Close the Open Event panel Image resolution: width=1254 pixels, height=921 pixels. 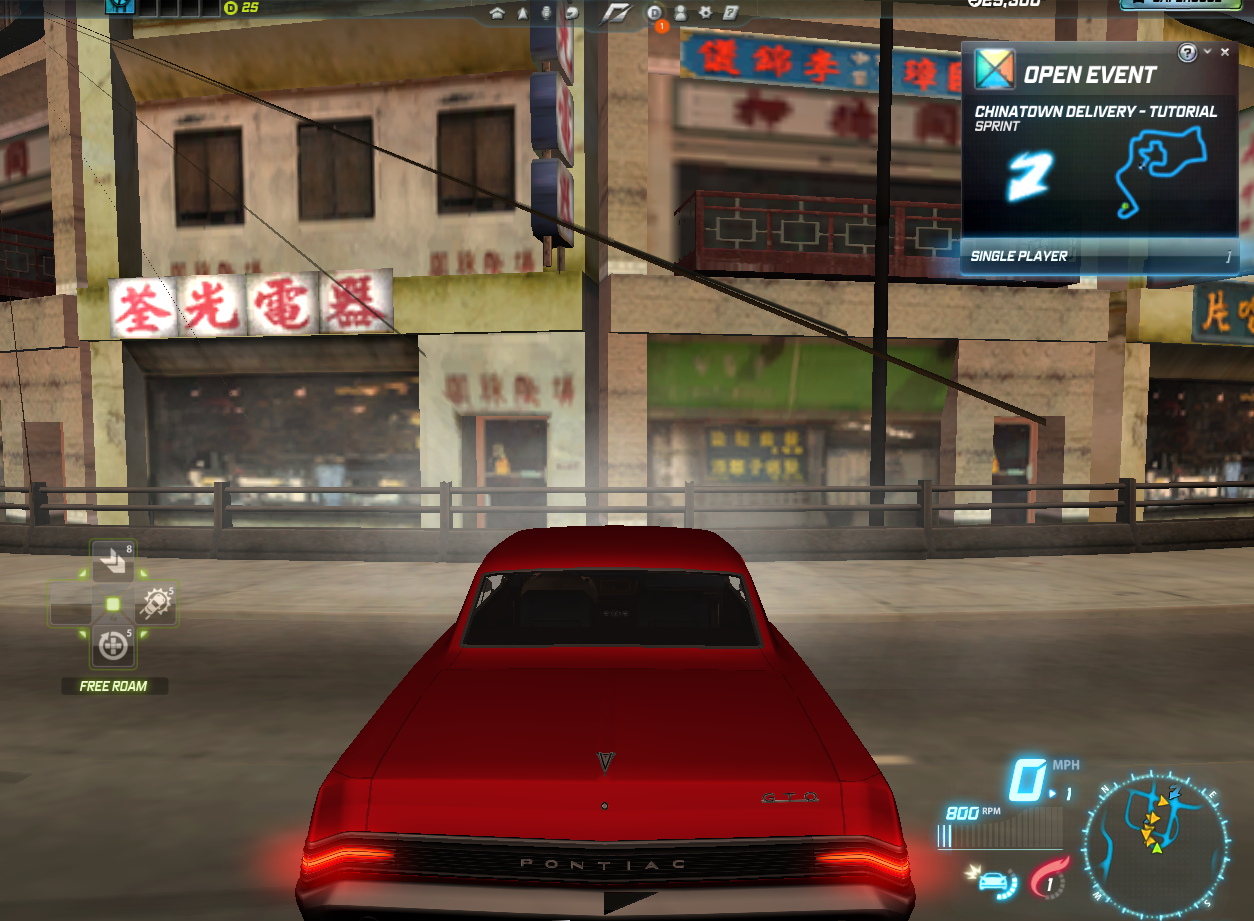1226,52
